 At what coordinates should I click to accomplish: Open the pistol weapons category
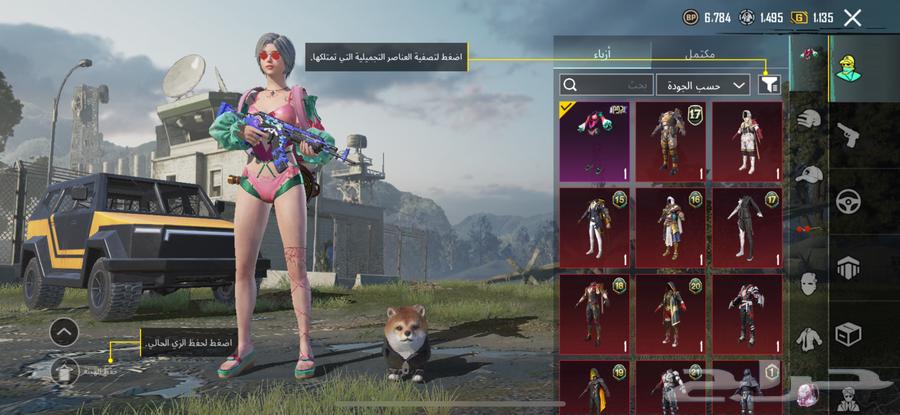pyautogui.click(x=848, y=131)
